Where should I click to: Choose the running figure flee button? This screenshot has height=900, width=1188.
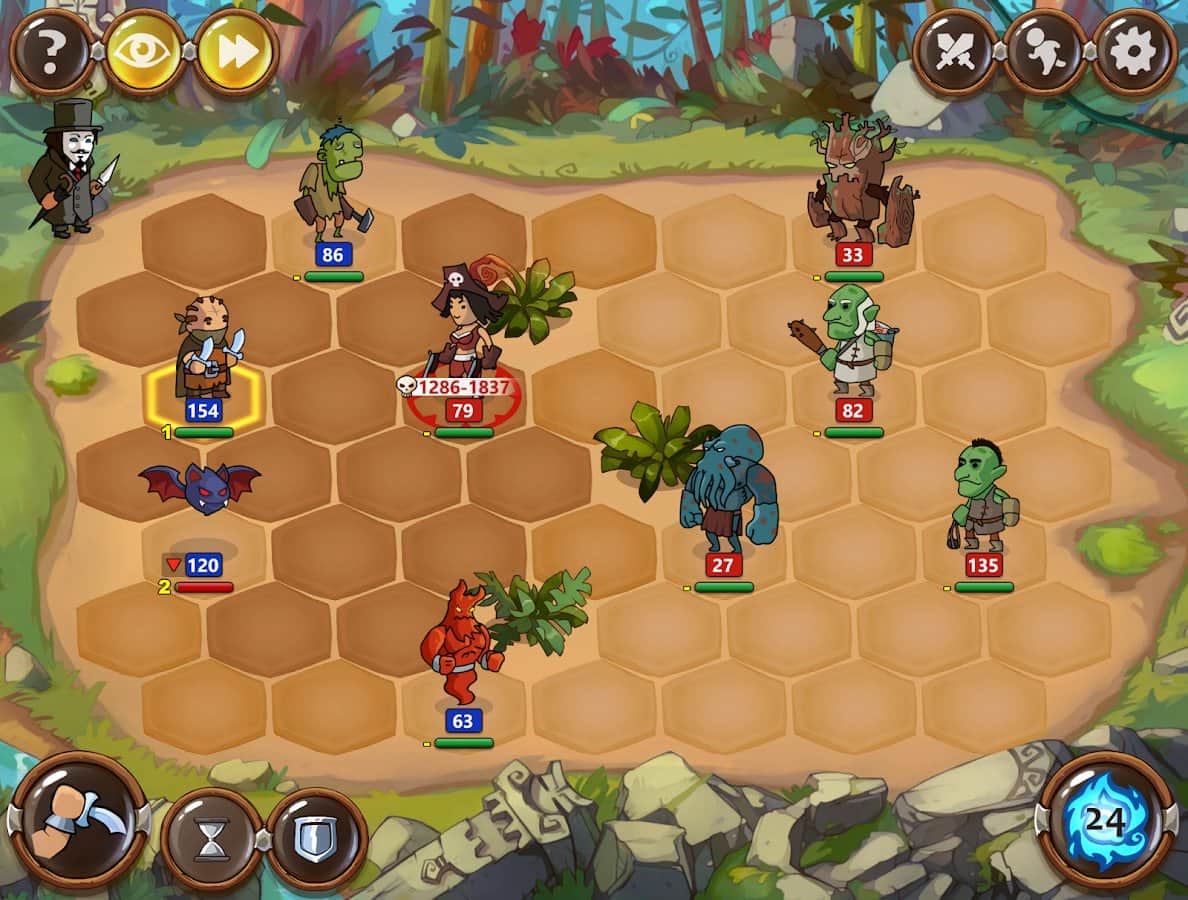pos(1043,52)
